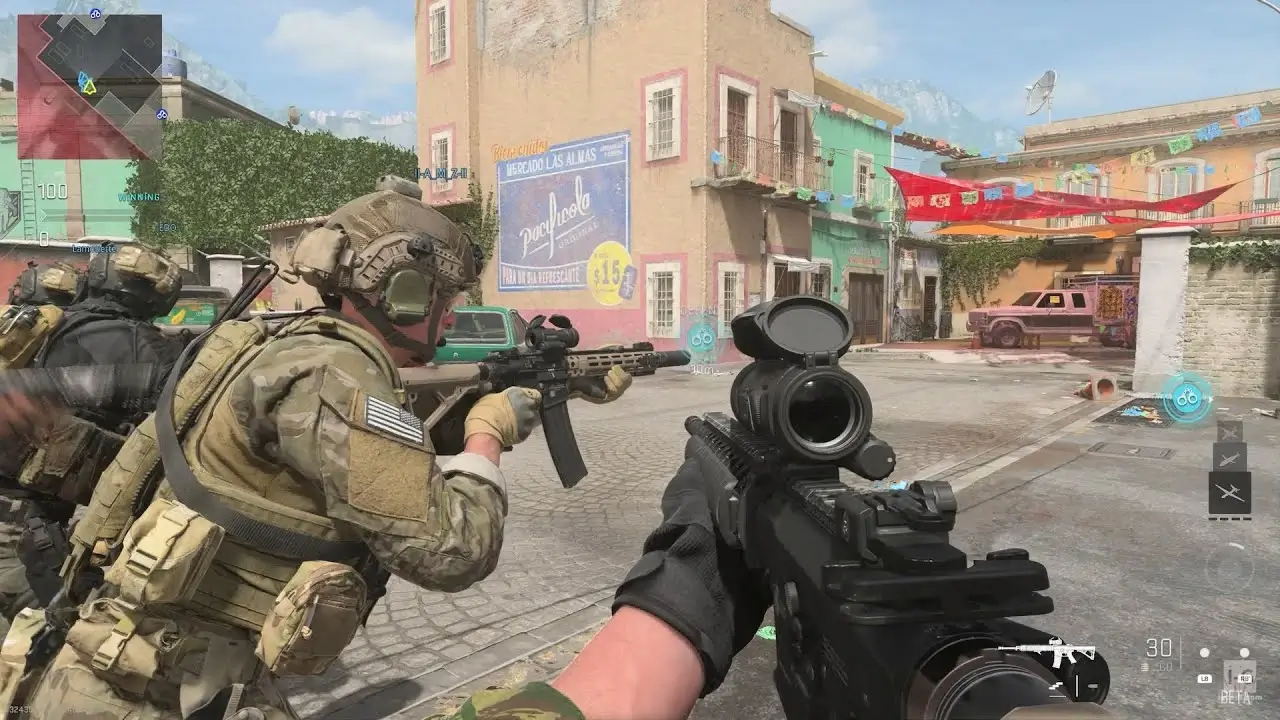1280x720 pixels.
Task: Click the killstreak progress pips below the icons
Action: click(x=1228, y=518)
